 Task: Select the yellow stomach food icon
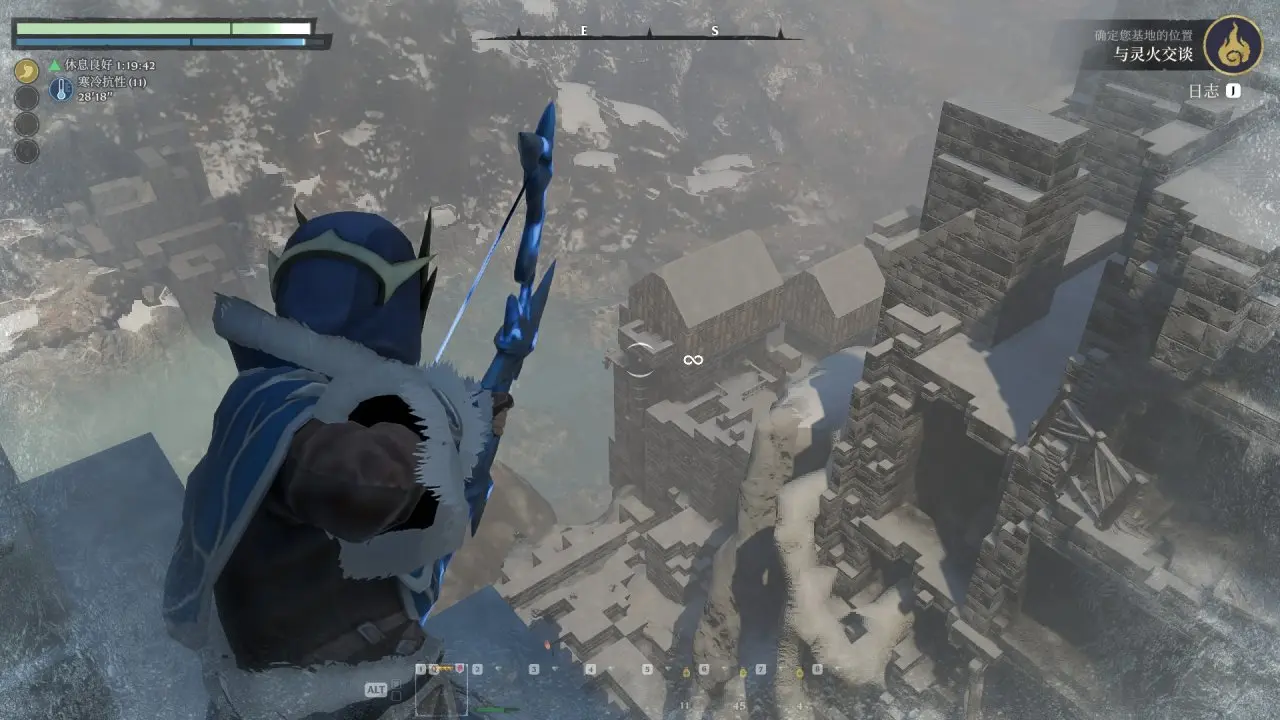[27, 71]
